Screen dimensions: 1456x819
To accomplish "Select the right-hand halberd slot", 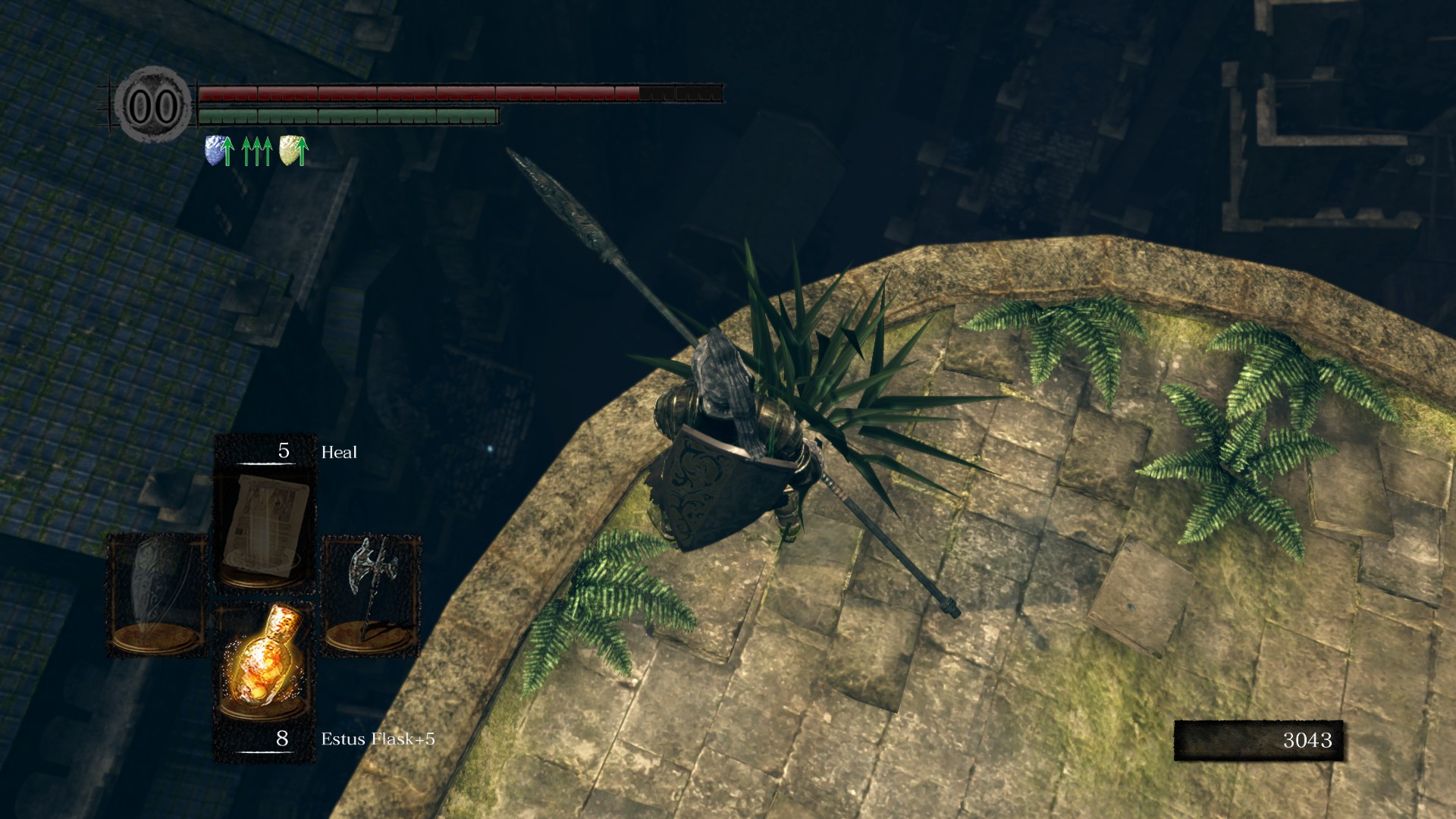I will pyautogui.click(x=371, y=594).
